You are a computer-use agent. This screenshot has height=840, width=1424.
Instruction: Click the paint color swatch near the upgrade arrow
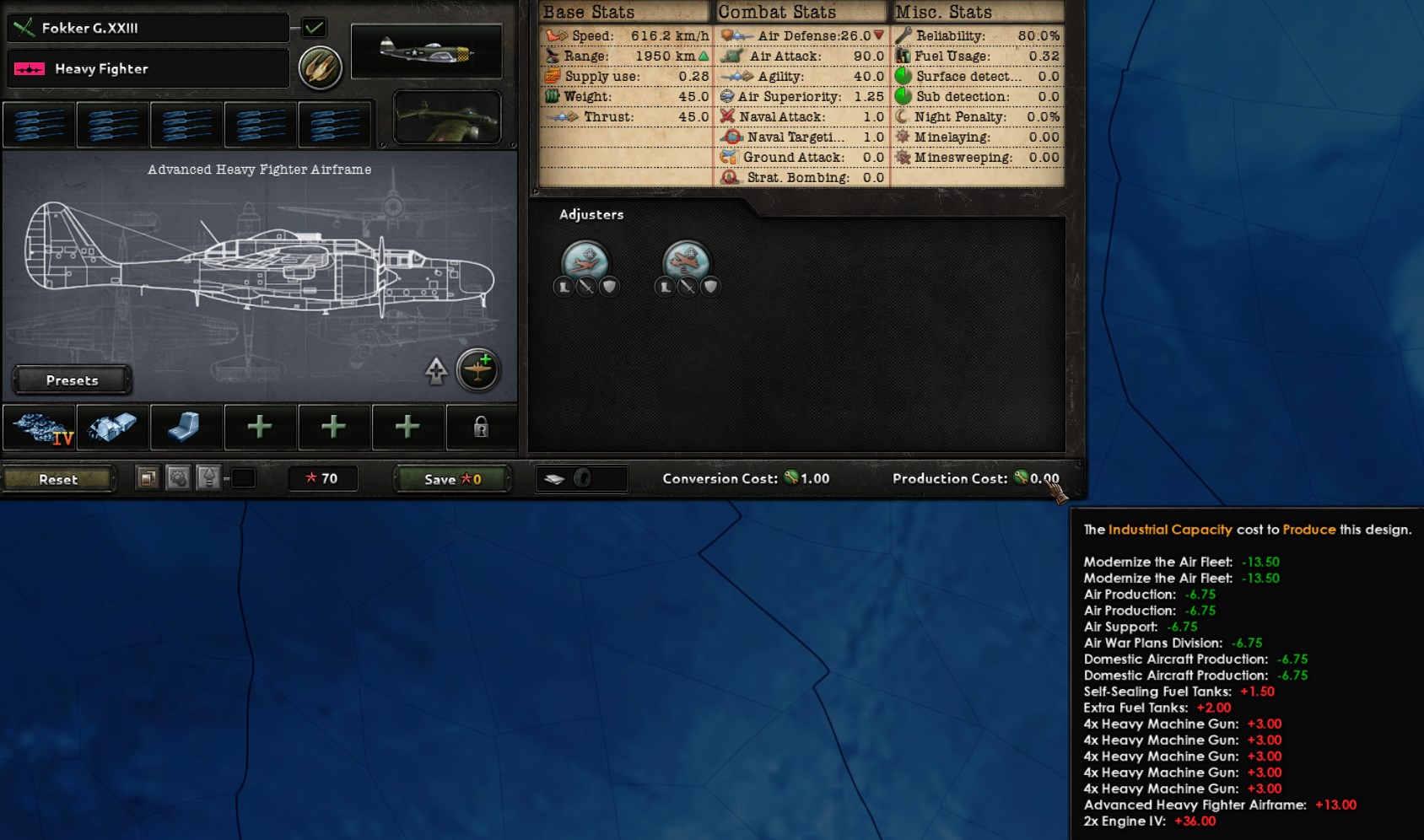tap(245, 478)
